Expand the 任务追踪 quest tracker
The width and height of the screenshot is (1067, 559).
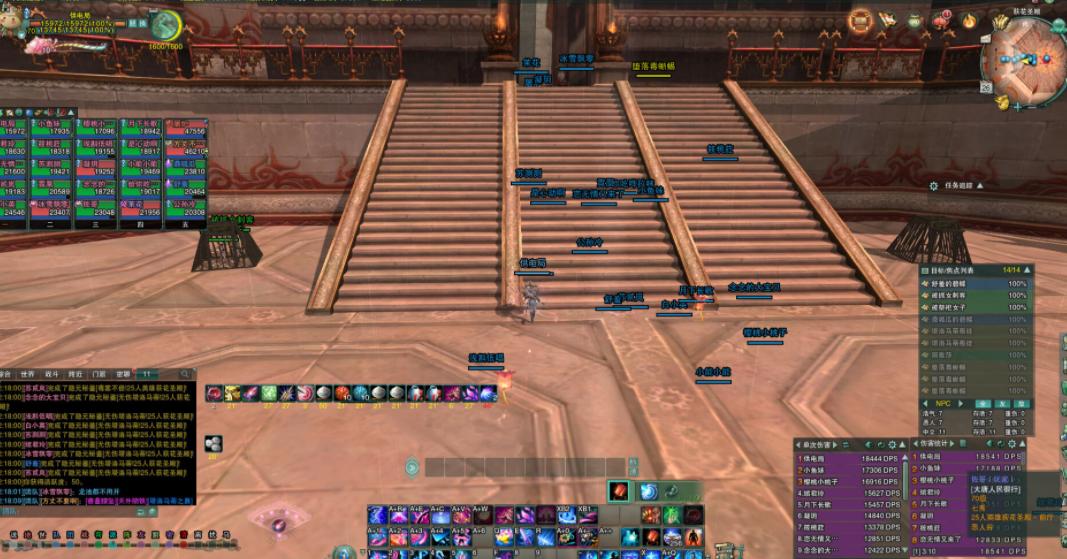pos(980,186)
